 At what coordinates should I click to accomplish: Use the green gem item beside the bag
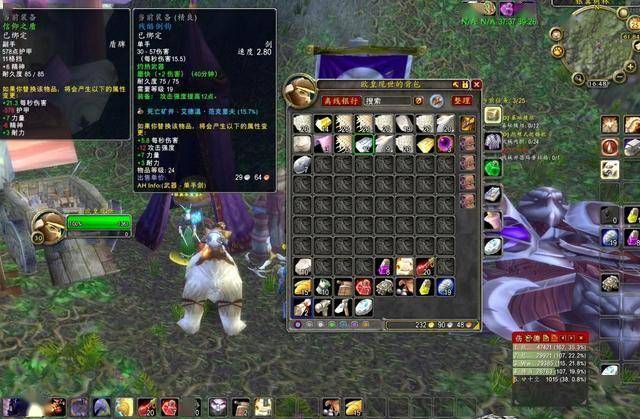pos(493,167)
